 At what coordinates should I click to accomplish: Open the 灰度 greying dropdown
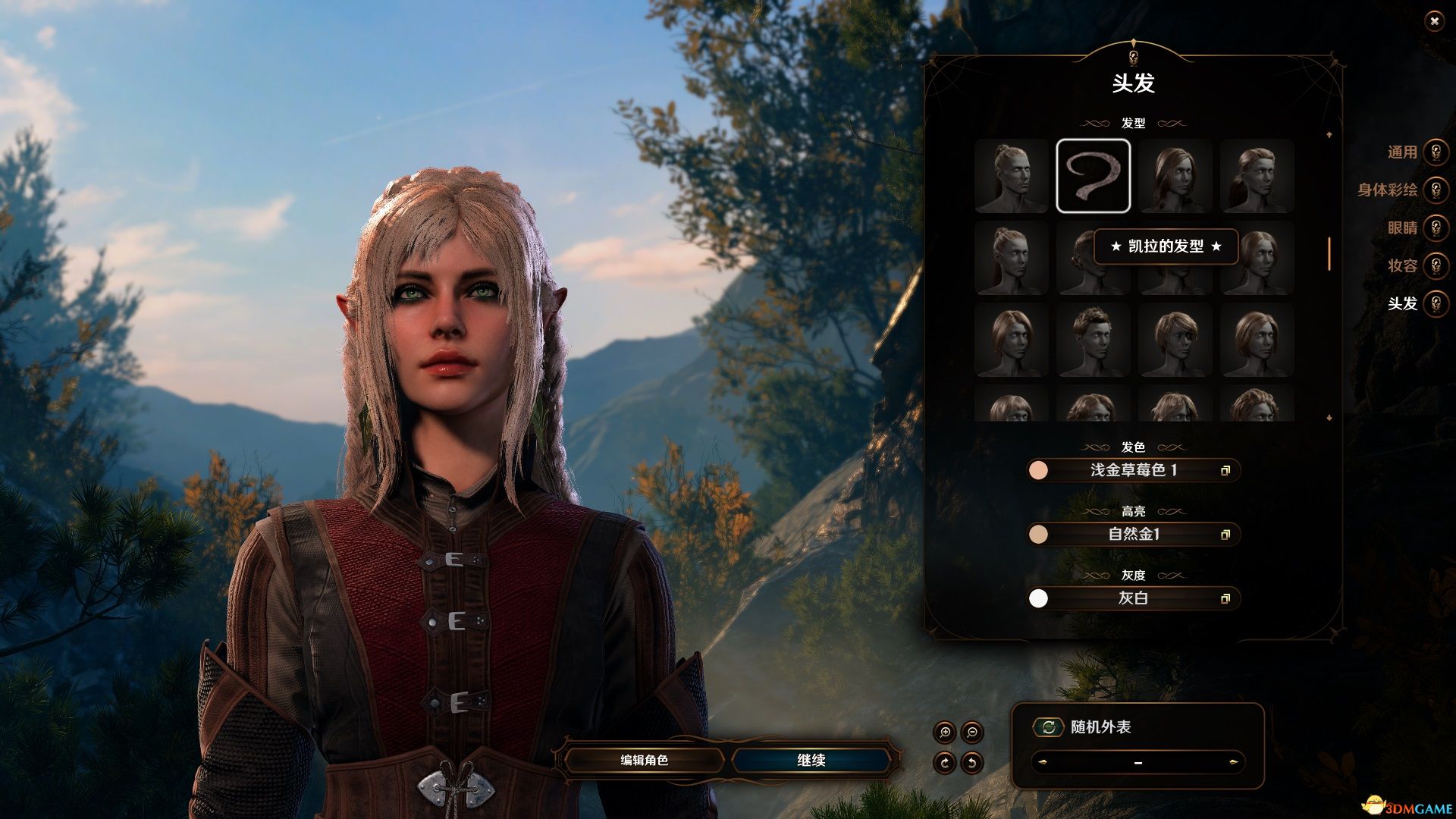point(1134,598)
